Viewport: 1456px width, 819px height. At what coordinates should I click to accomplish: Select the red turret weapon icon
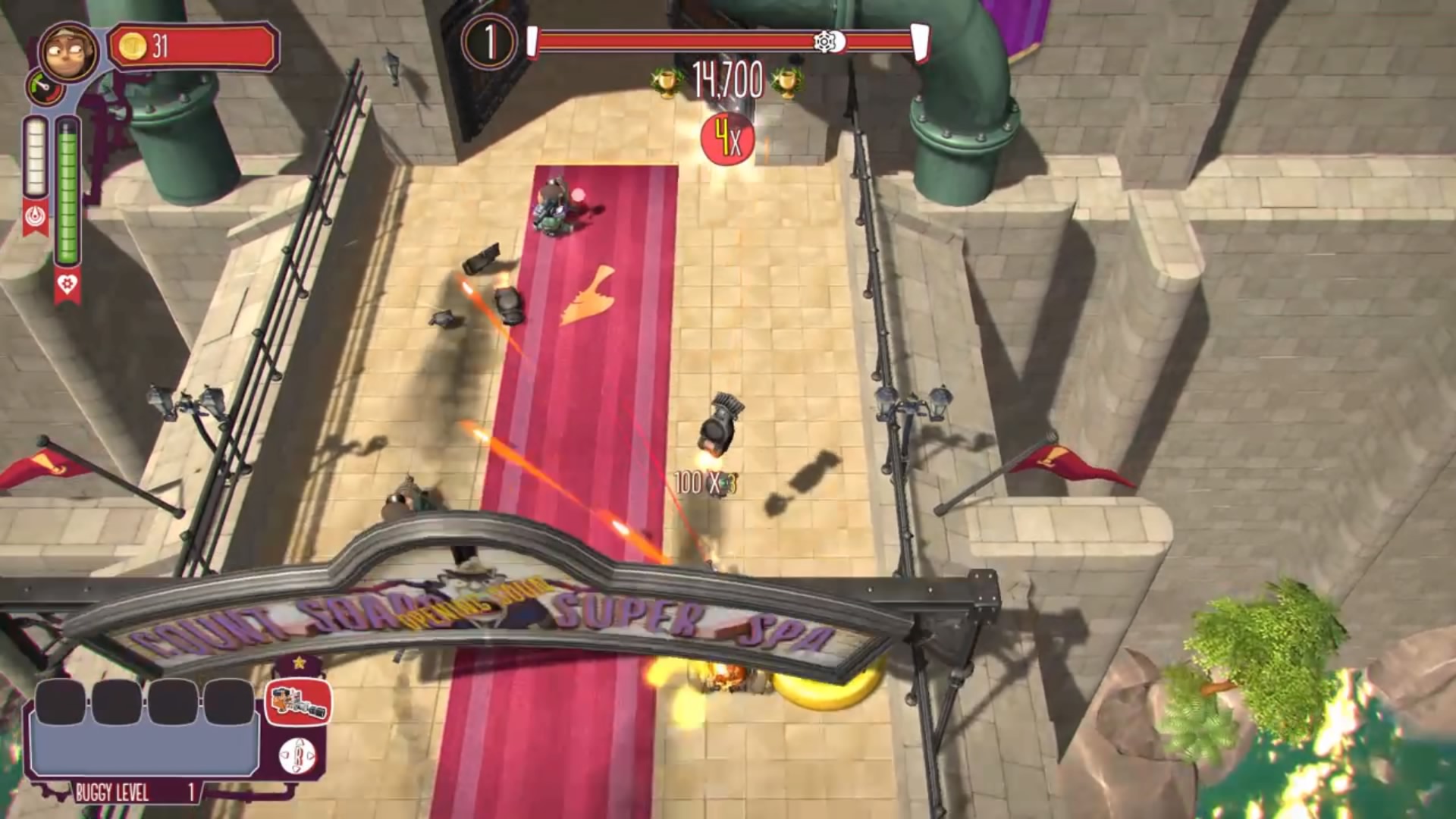(x=298, y=701)
